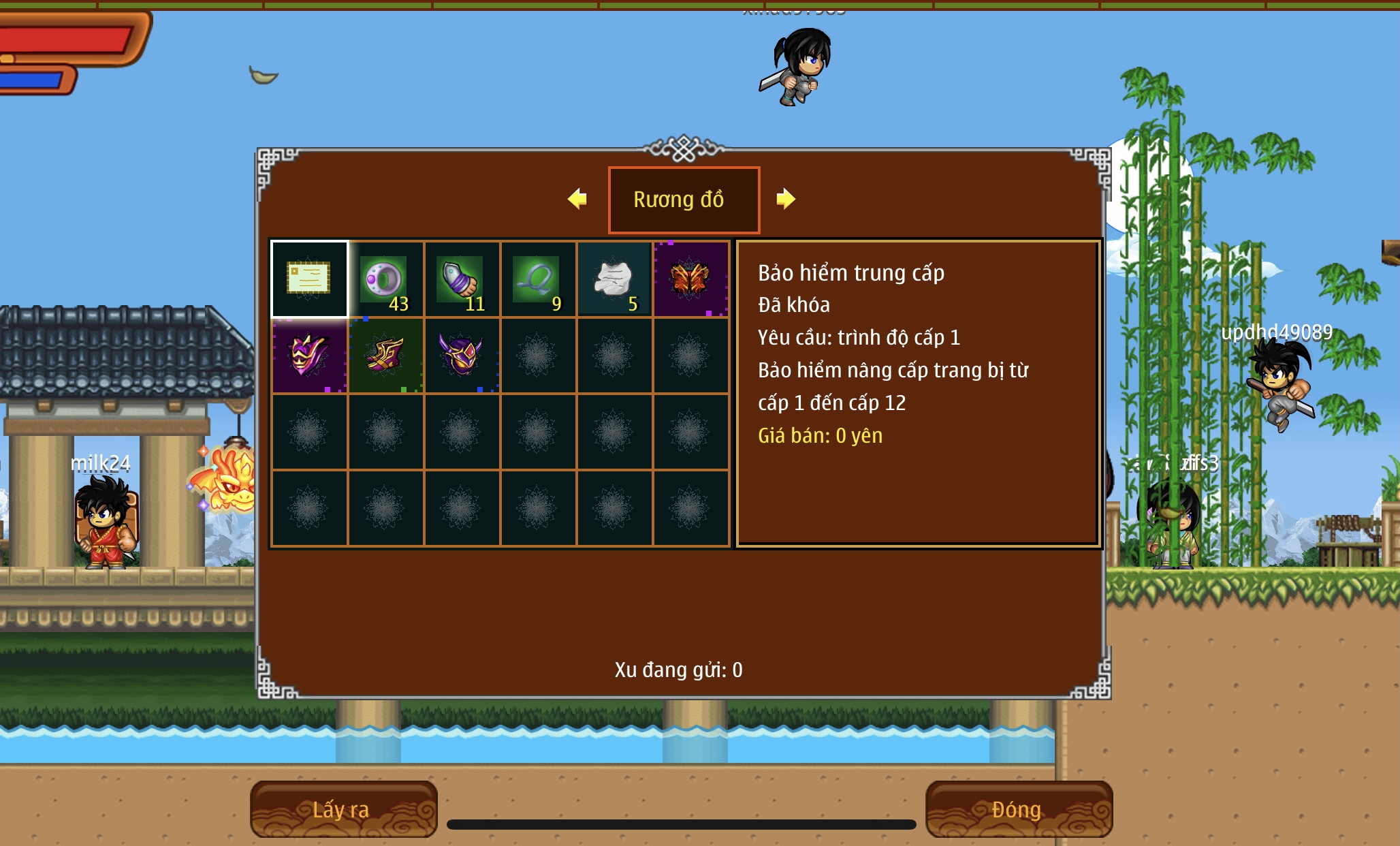
Task: Pick the purple horned helmet item
Action: (462, 356)
